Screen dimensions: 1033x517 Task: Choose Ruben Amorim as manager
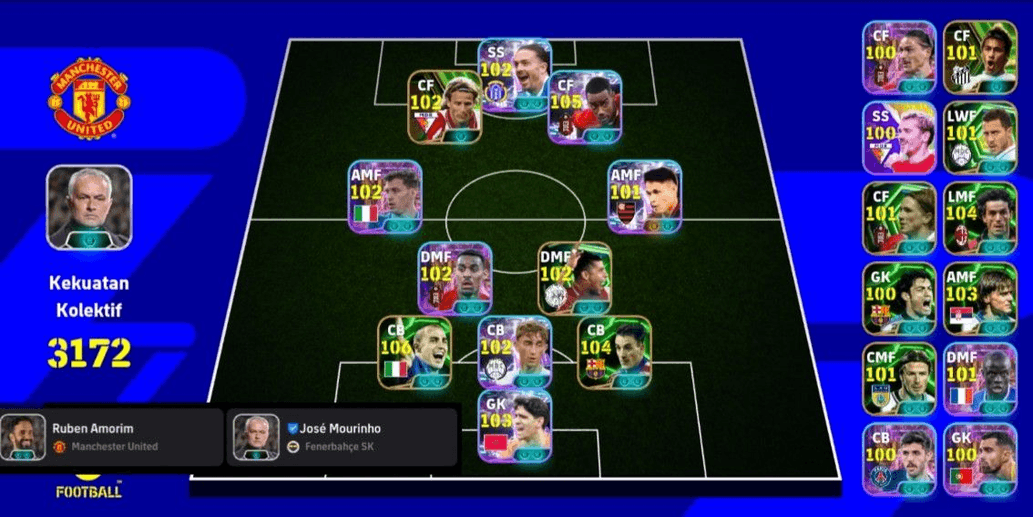tap(110, 436)
